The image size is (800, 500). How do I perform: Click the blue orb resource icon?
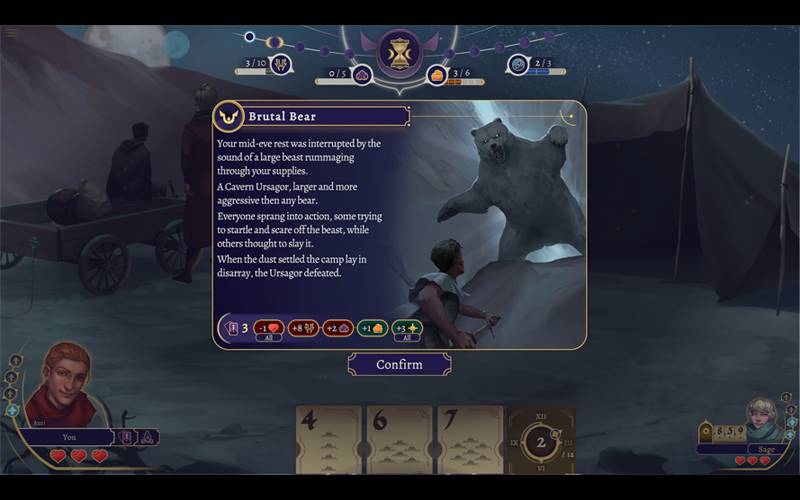tap(518, 65)
